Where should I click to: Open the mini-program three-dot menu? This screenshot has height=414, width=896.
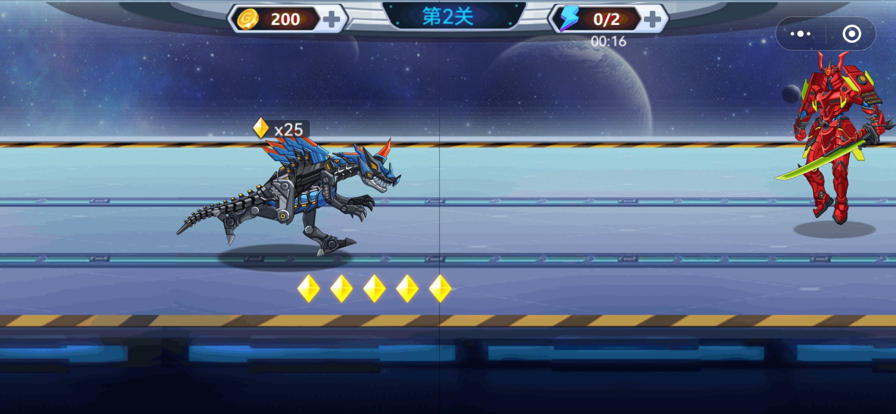point(801,34)
